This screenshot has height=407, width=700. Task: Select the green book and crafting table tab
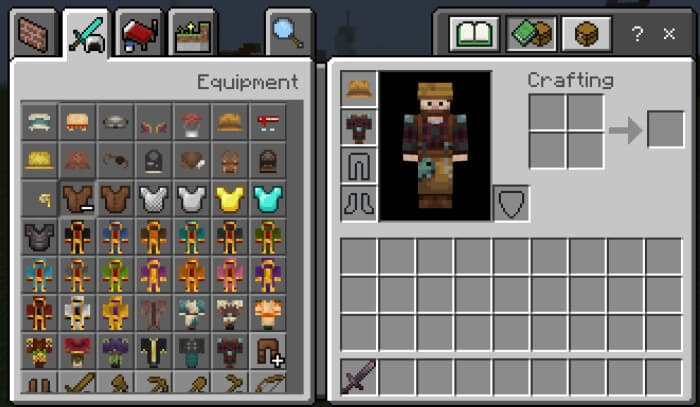click(530, 36)
